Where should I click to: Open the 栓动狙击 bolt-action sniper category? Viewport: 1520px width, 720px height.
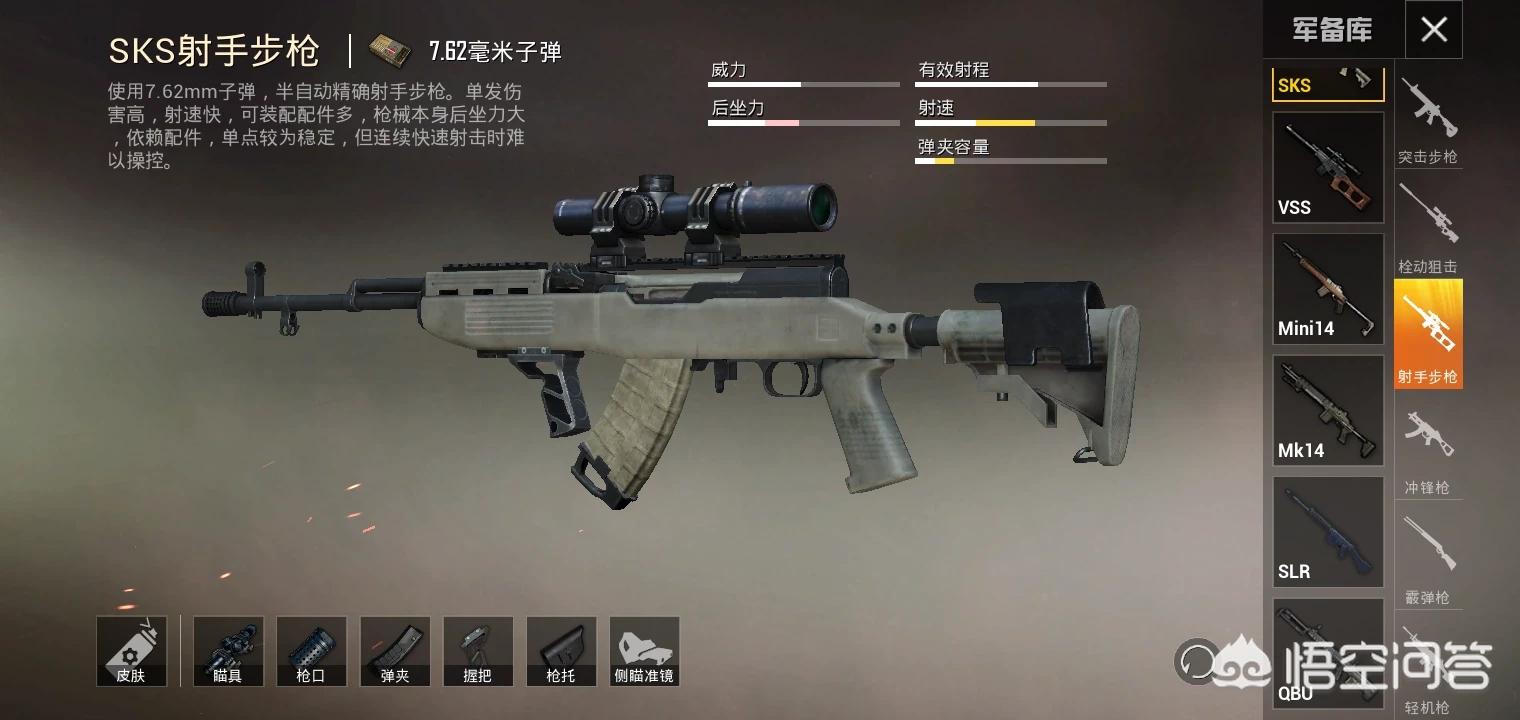point(1428,228)
